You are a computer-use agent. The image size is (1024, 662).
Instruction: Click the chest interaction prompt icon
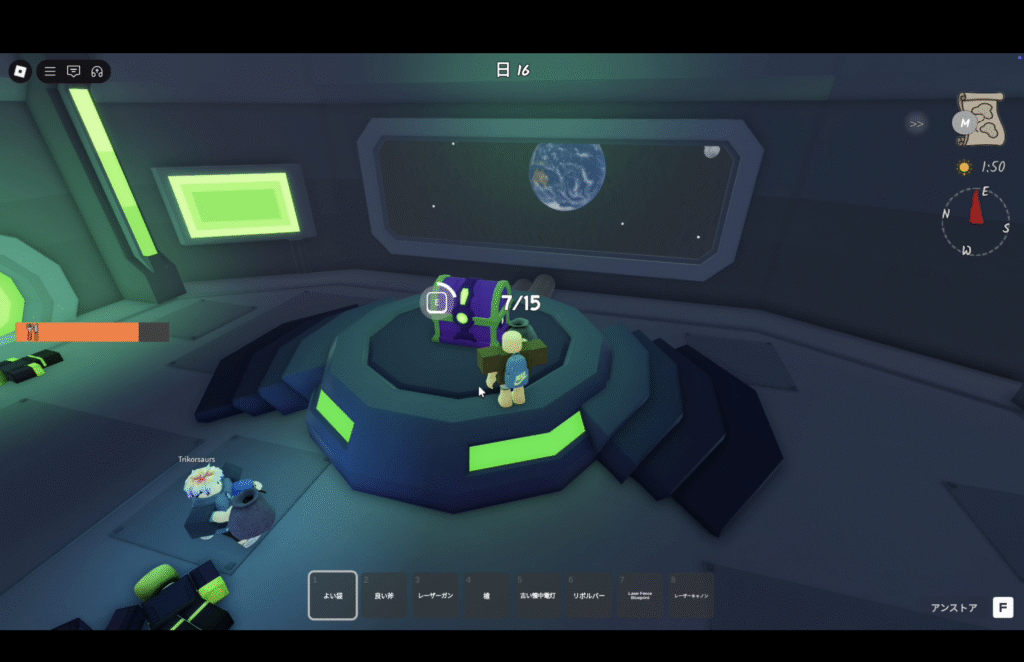437,301
